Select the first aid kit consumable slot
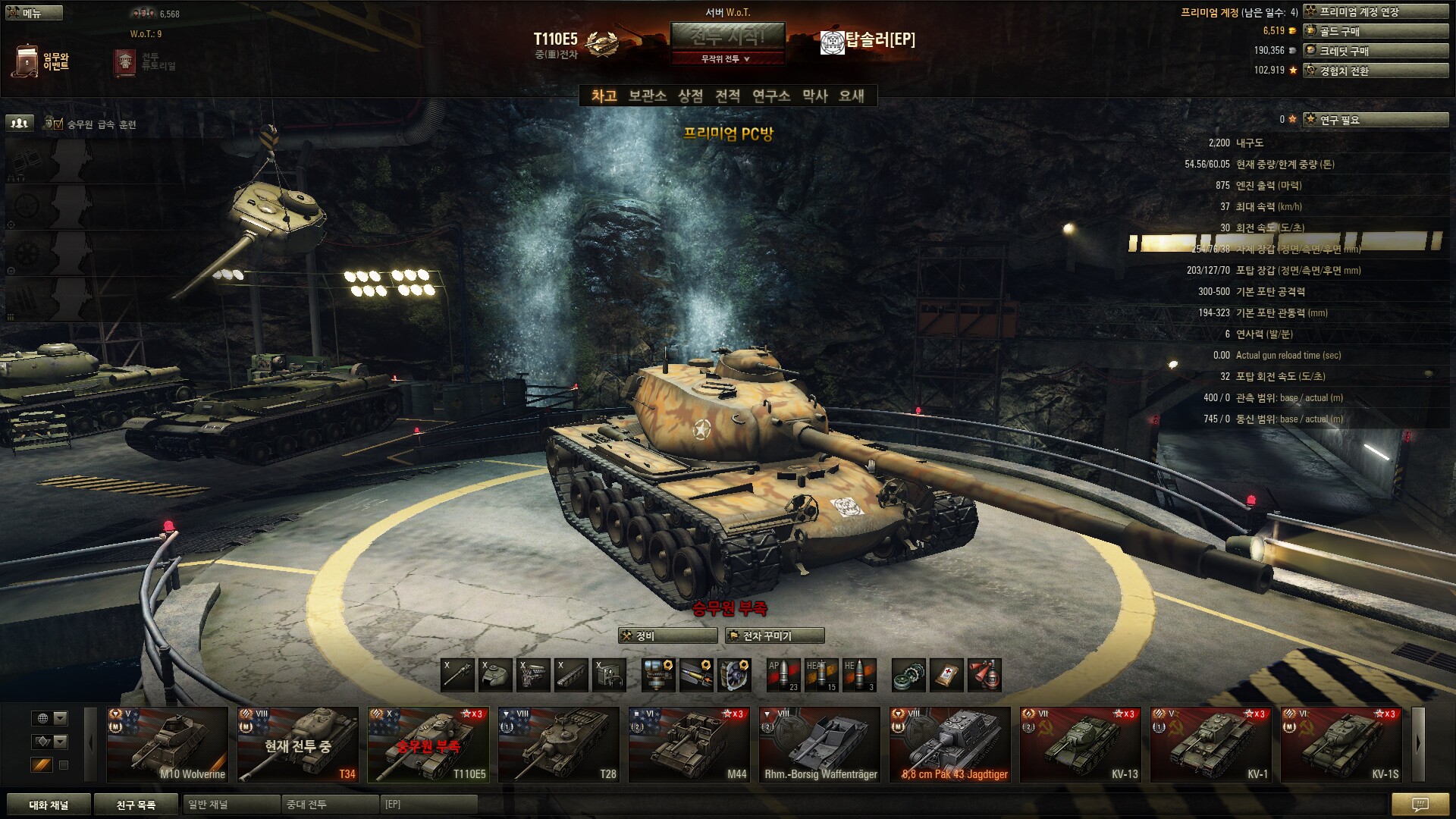 point(946,675)
